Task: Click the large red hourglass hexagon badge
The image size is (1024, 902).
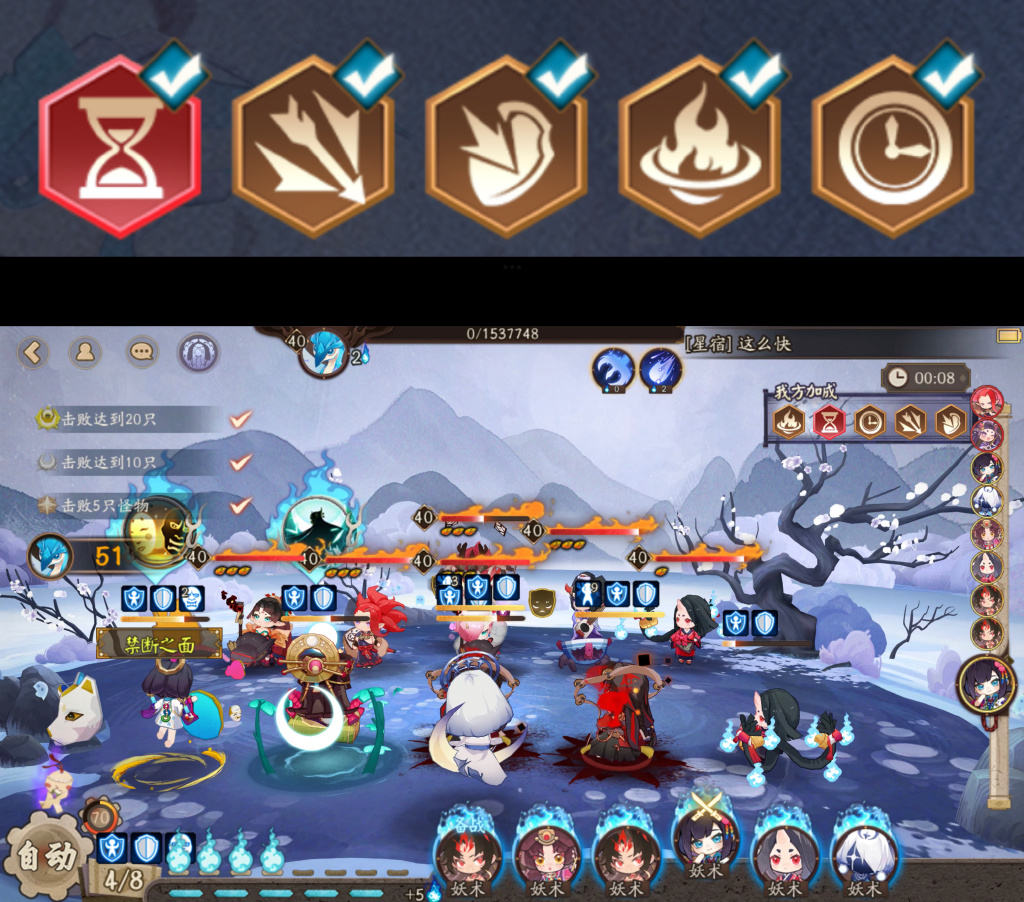Action: pyautogui.click(x=120, y=147)
